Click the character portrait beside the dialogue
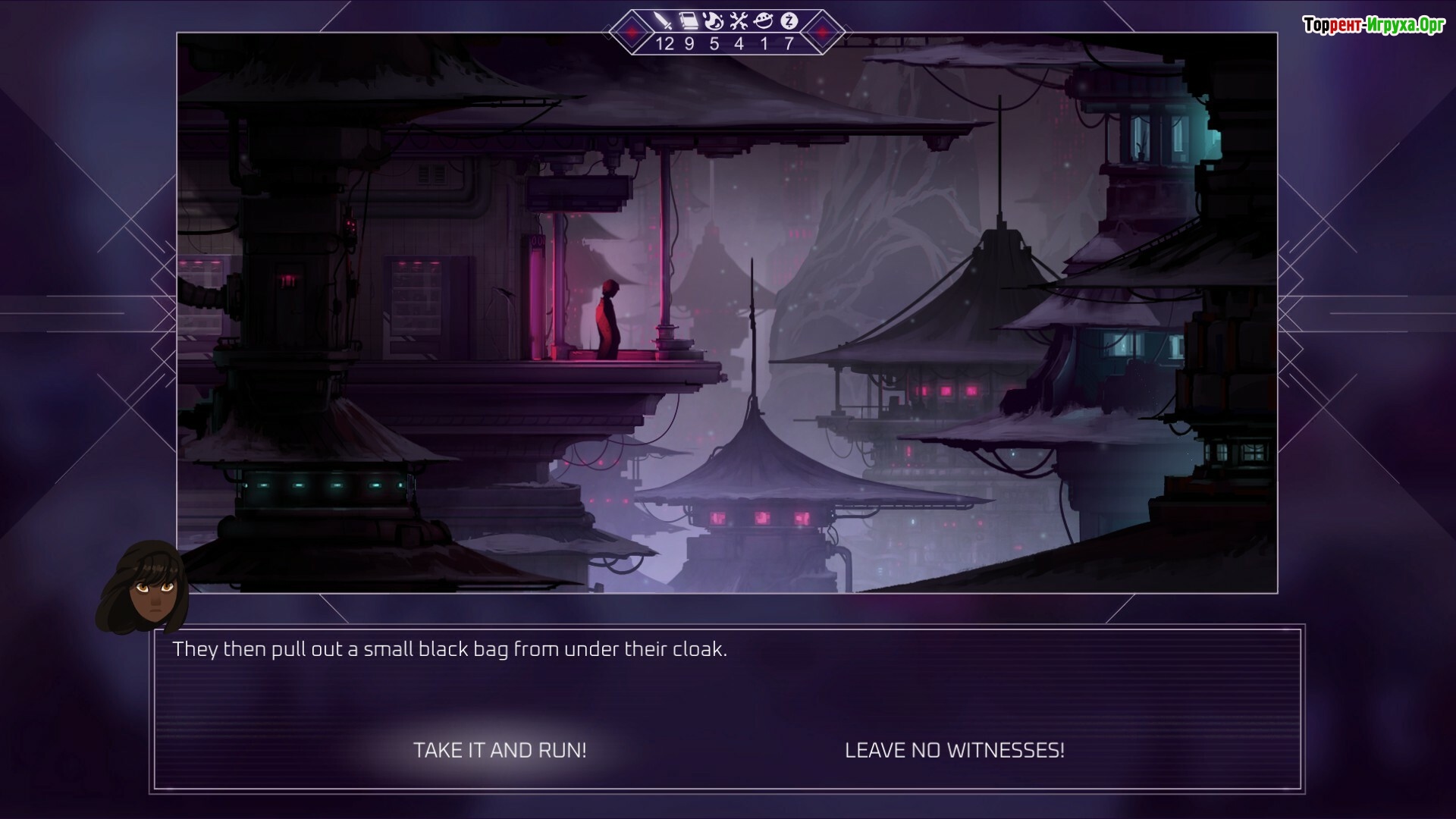This screenshot has height=819, width=1456. (x=146, y=588)
